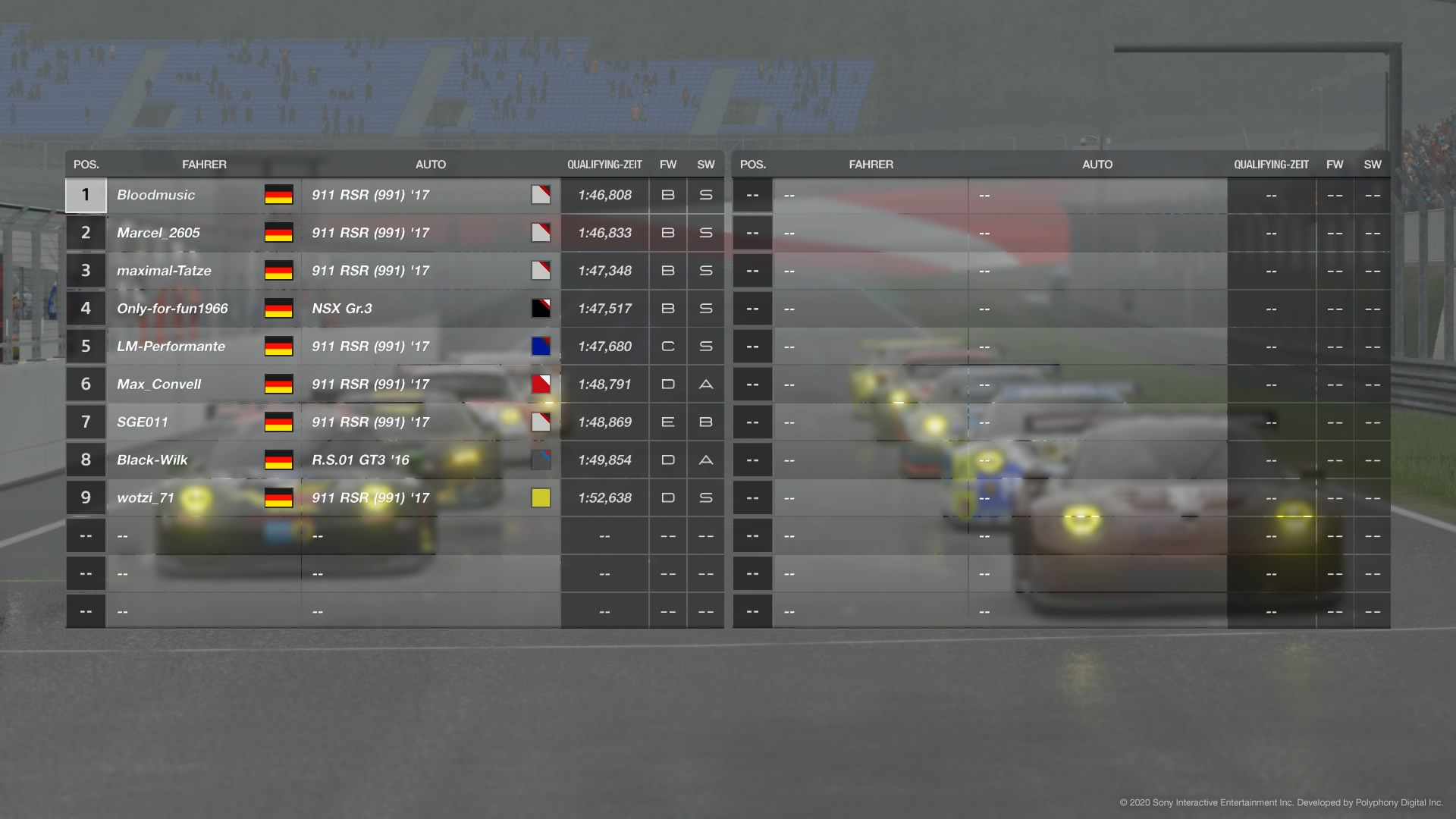
Task: Click the German flag next to Marcel_2605
Action: click(279, 233)
